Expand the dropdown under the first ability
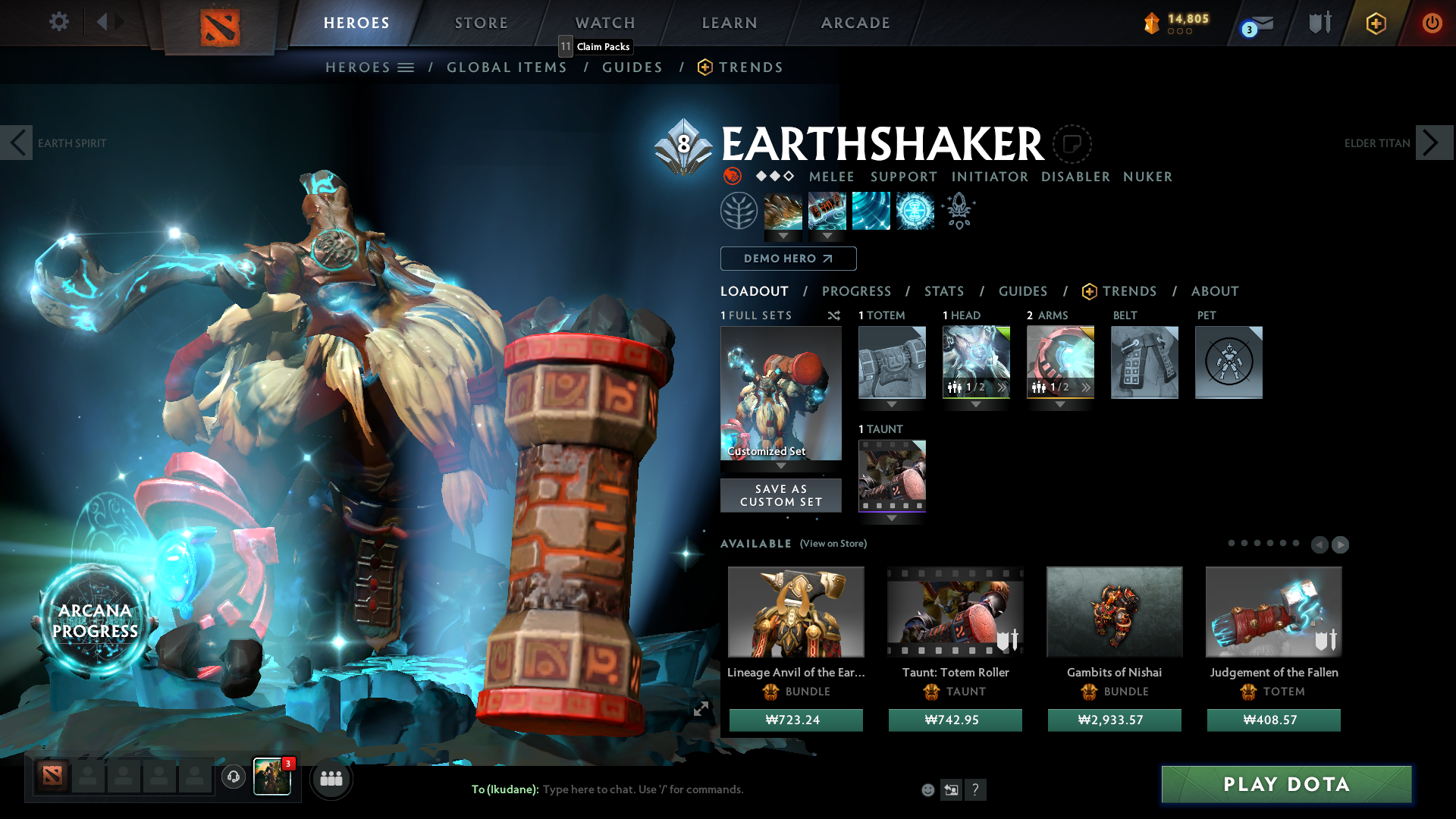The height and width of the screenshot is (819, 1456). (x=783, y=237)
